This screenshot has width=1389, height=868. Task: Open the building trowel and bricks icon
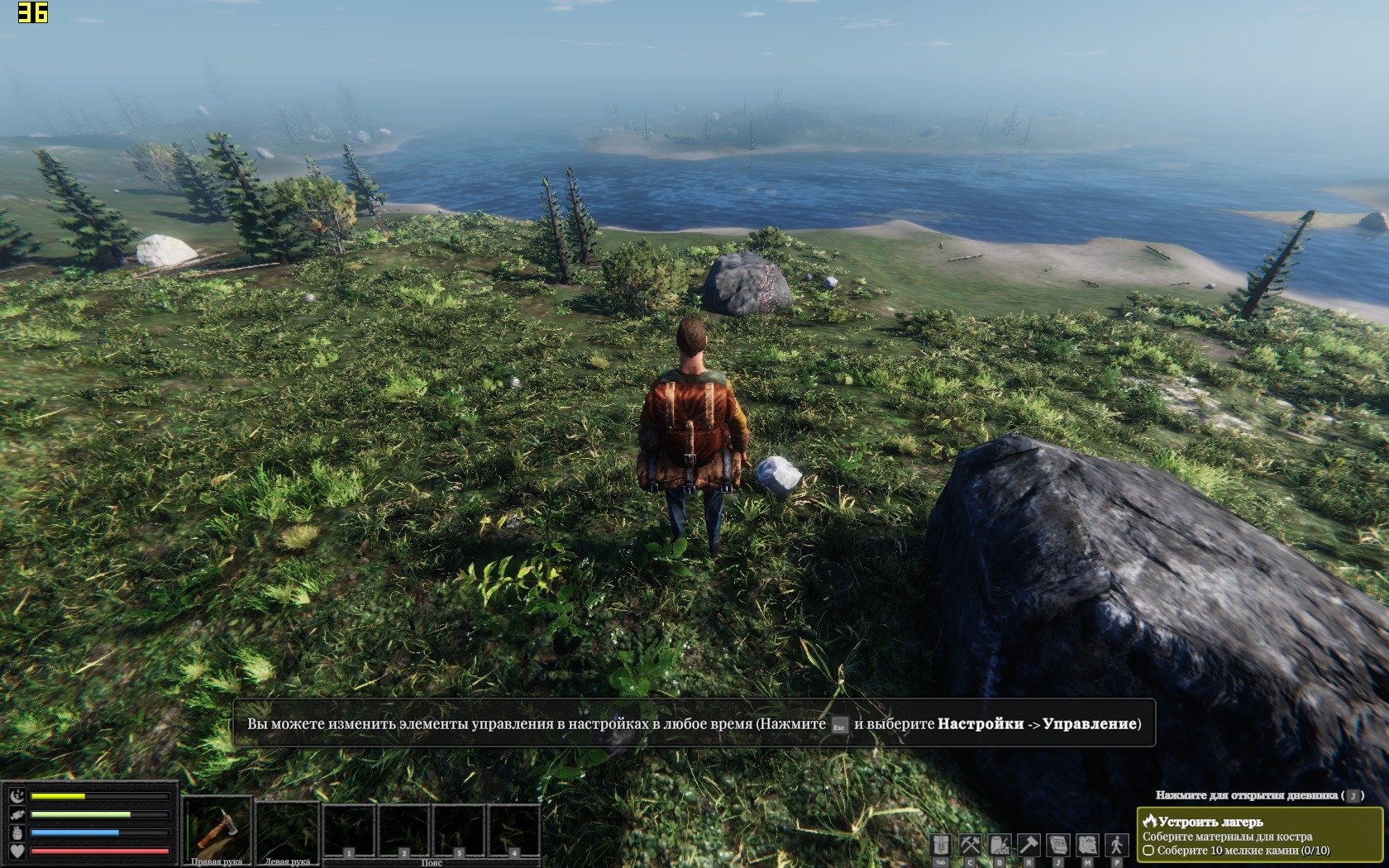pos(1000,846)
